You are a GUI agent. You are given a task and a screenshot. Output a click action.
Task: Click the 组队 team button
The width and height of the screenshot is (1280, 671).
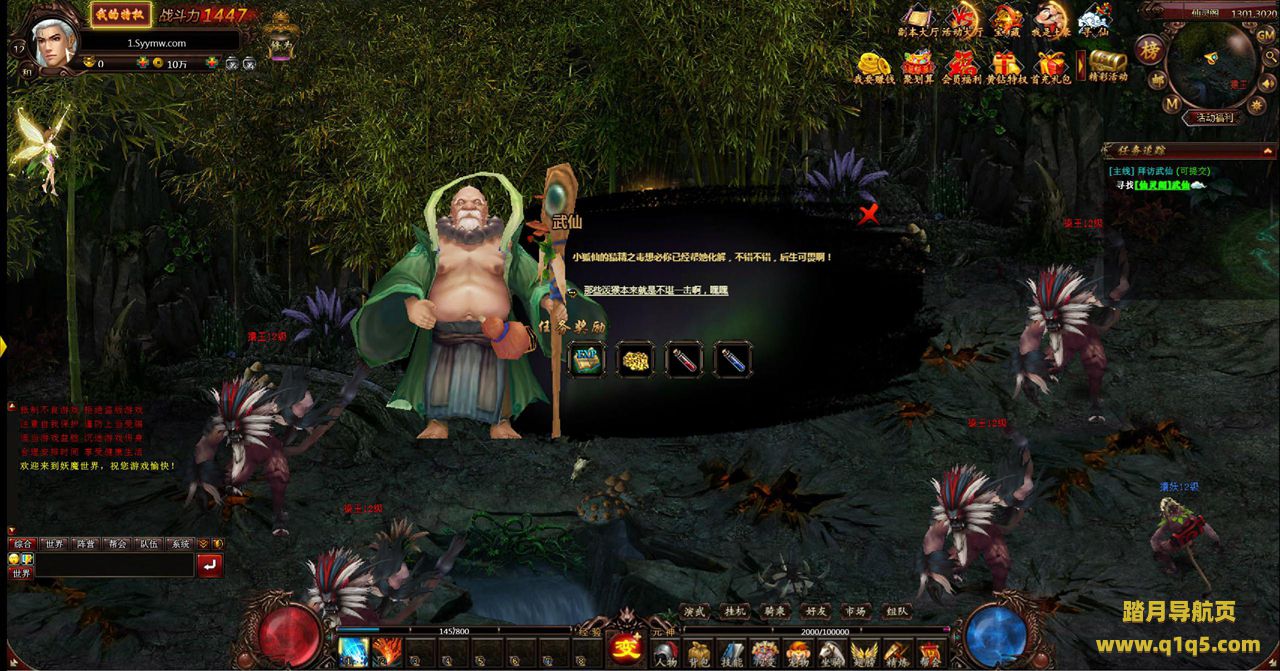(896, 610)
